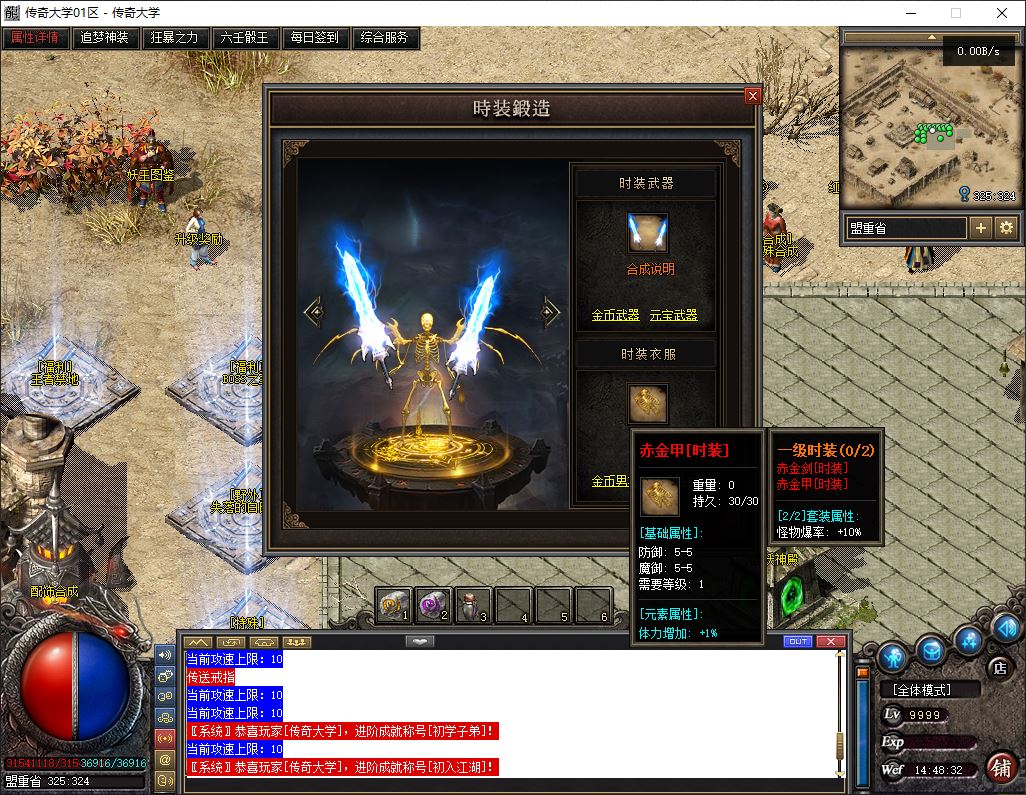Show the previous costume with left arrow

point(314,312)
